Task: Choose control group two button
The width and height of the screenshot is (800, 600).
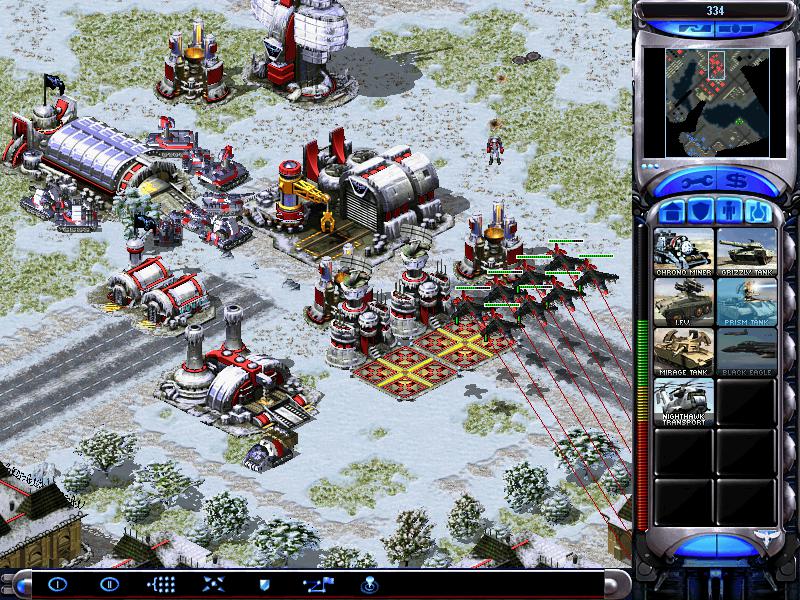Action: (x=108, y=584)
